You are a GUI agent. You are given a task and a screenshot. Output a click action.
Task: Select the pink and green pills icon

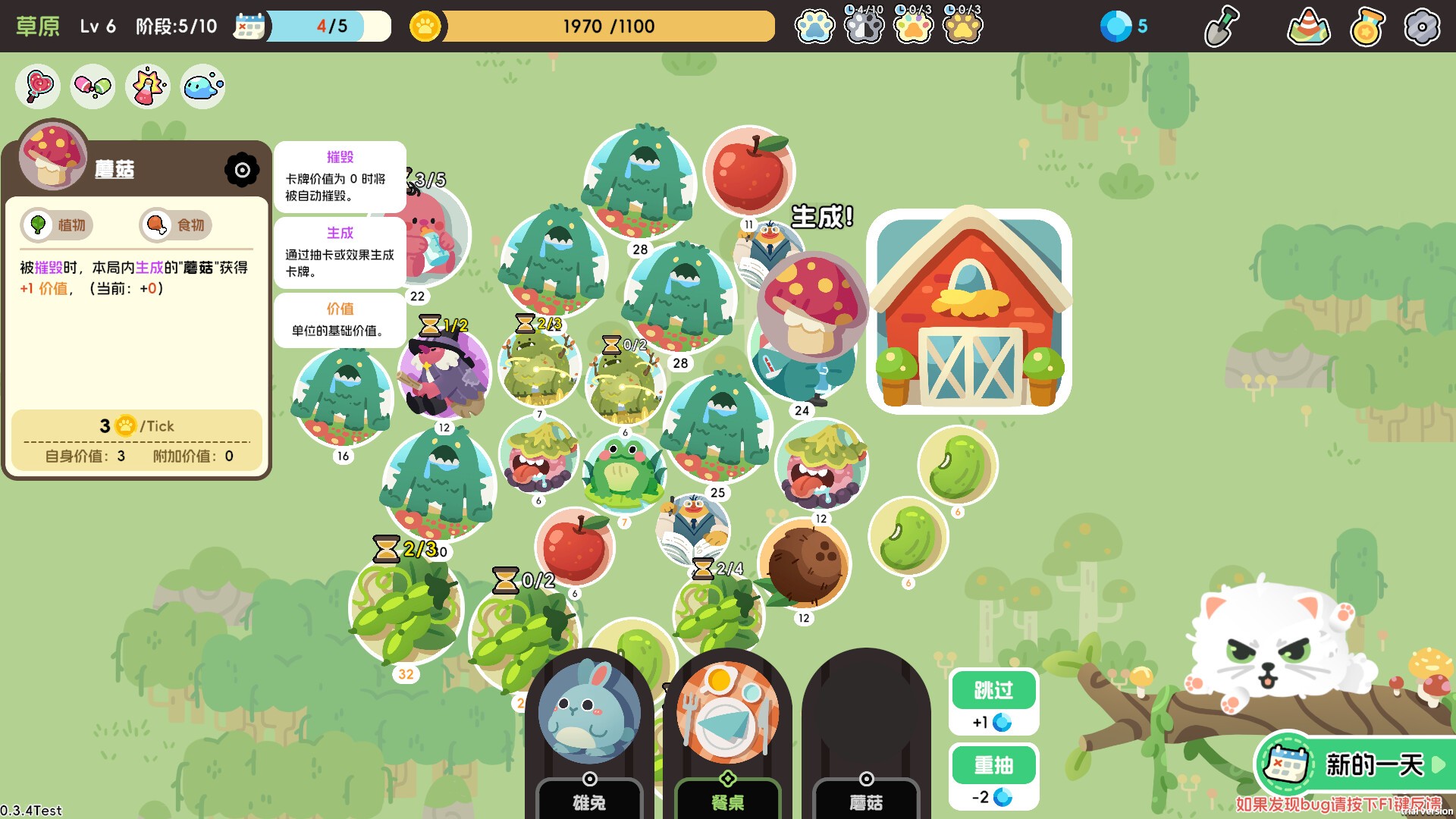(93, 86)
